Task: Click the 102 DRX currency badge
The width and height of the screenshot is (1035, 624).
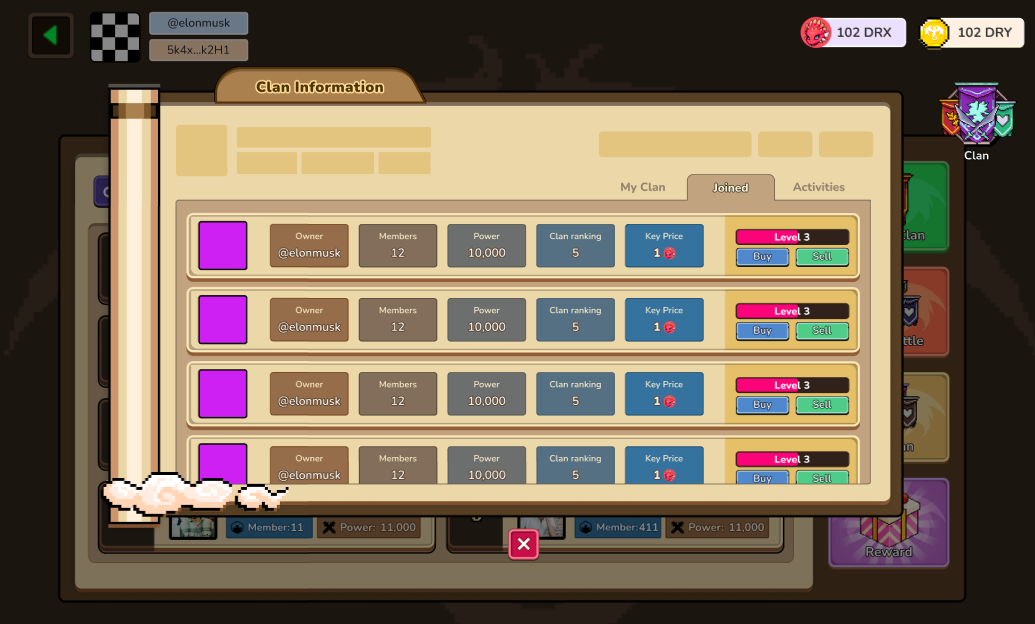Action: pyautogui.click(x=853, y=33)
